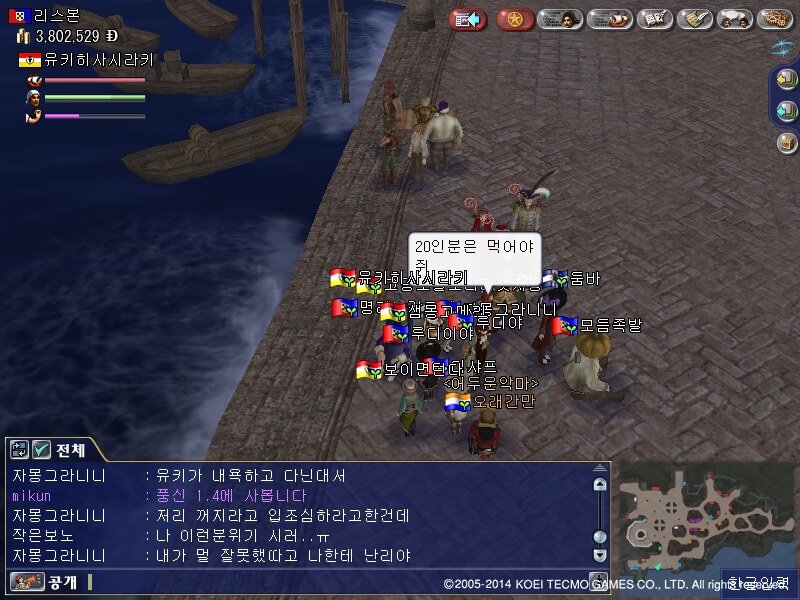Click the blue swirl ring icon
This screenshot has height=600, width=800.
pos(783,47)
